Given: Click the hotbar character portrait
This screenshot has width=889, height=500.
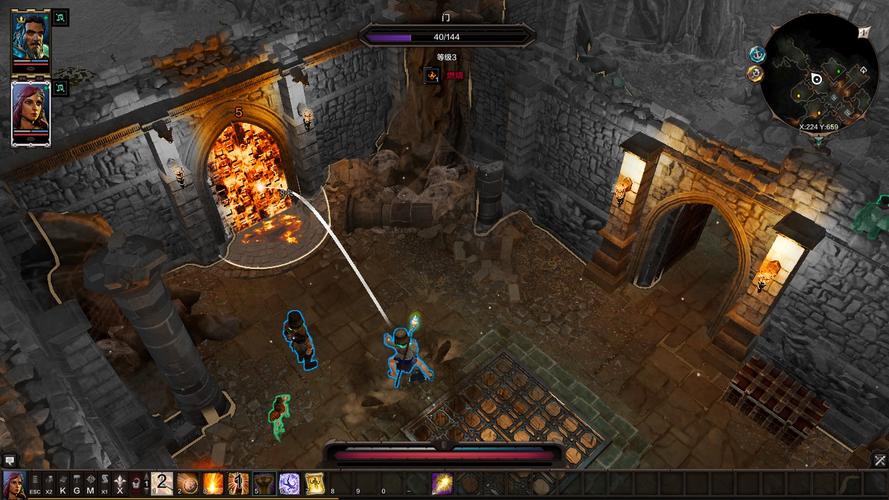Looking at the screenshot, I should coord(14,484).
